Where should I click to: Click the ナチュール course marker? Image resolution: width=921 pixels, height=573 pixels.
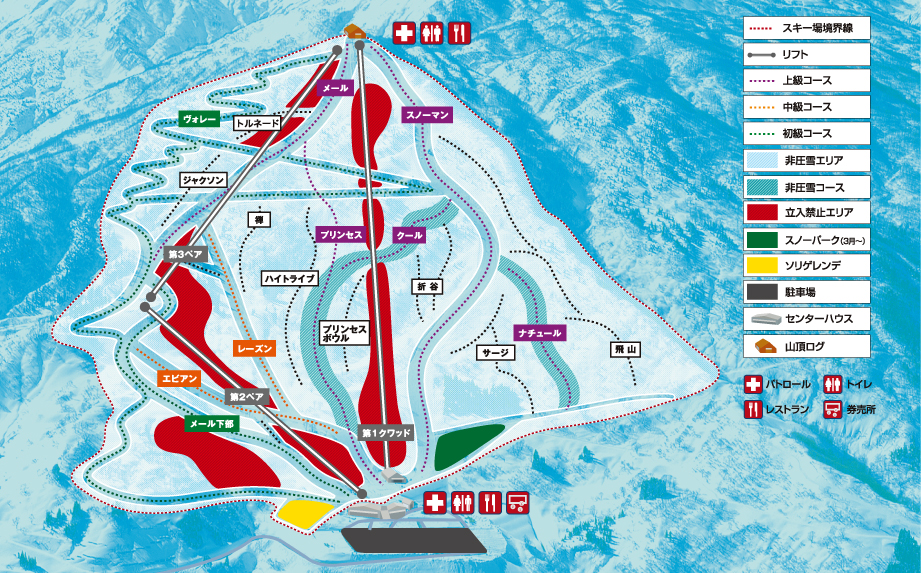540,332
